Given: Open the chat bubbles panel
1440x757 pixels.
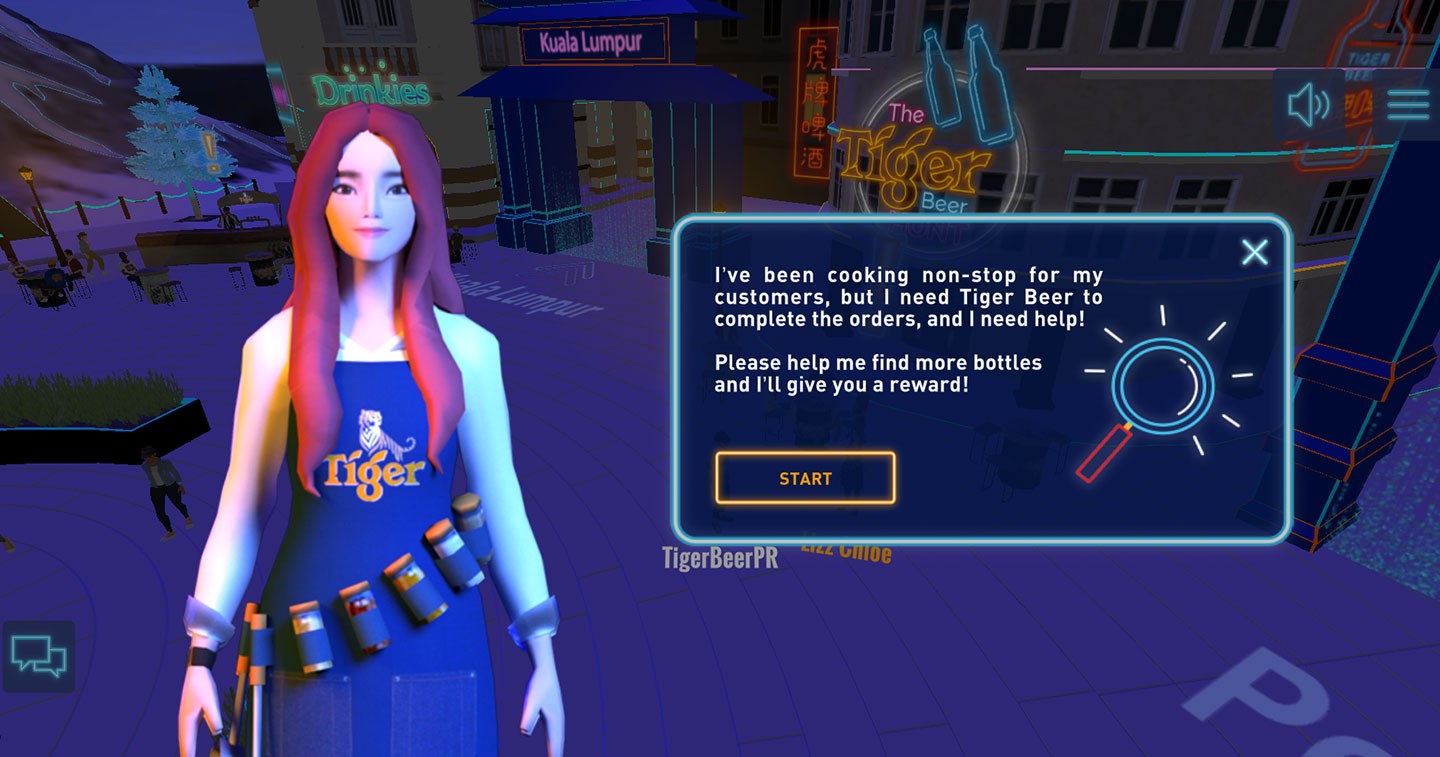Looking at the screenshot, I should (x=39, y=657).
